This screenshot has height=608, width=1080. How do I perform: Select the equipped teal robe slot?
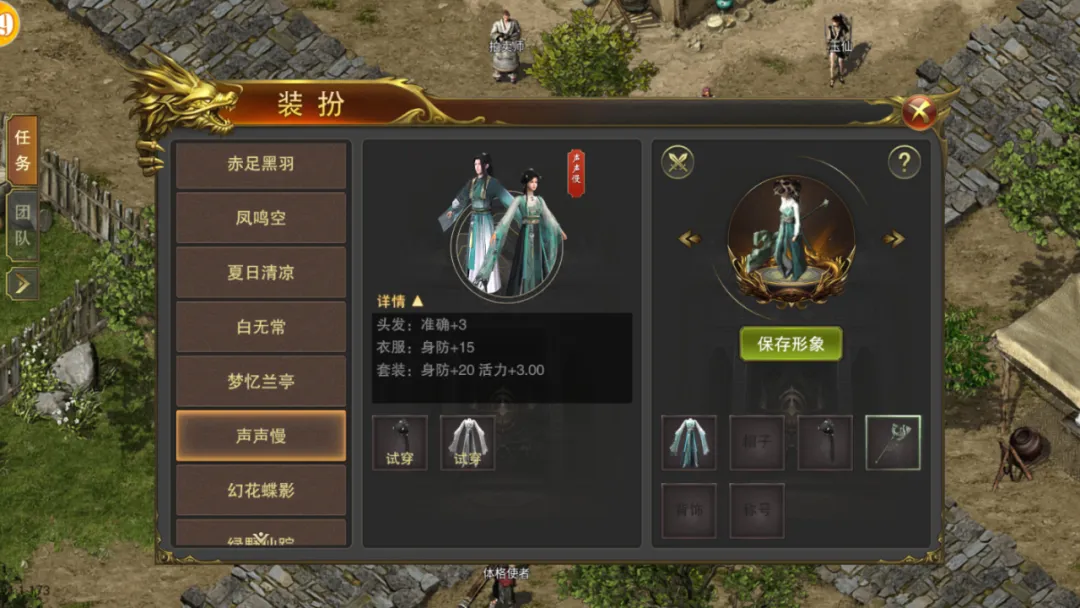click(x=689, y=442)
